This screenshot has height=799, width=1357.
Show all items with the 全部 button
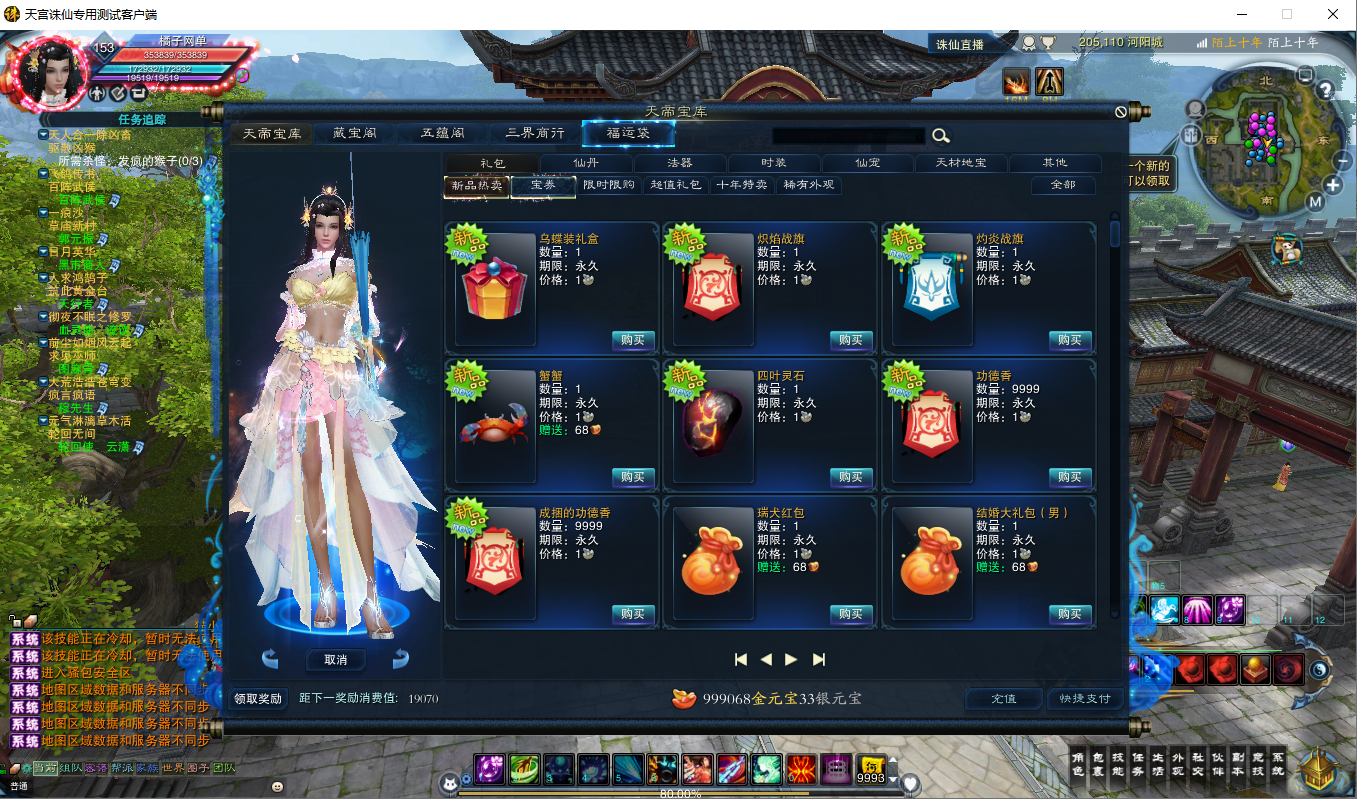(x=1063, y=185)
